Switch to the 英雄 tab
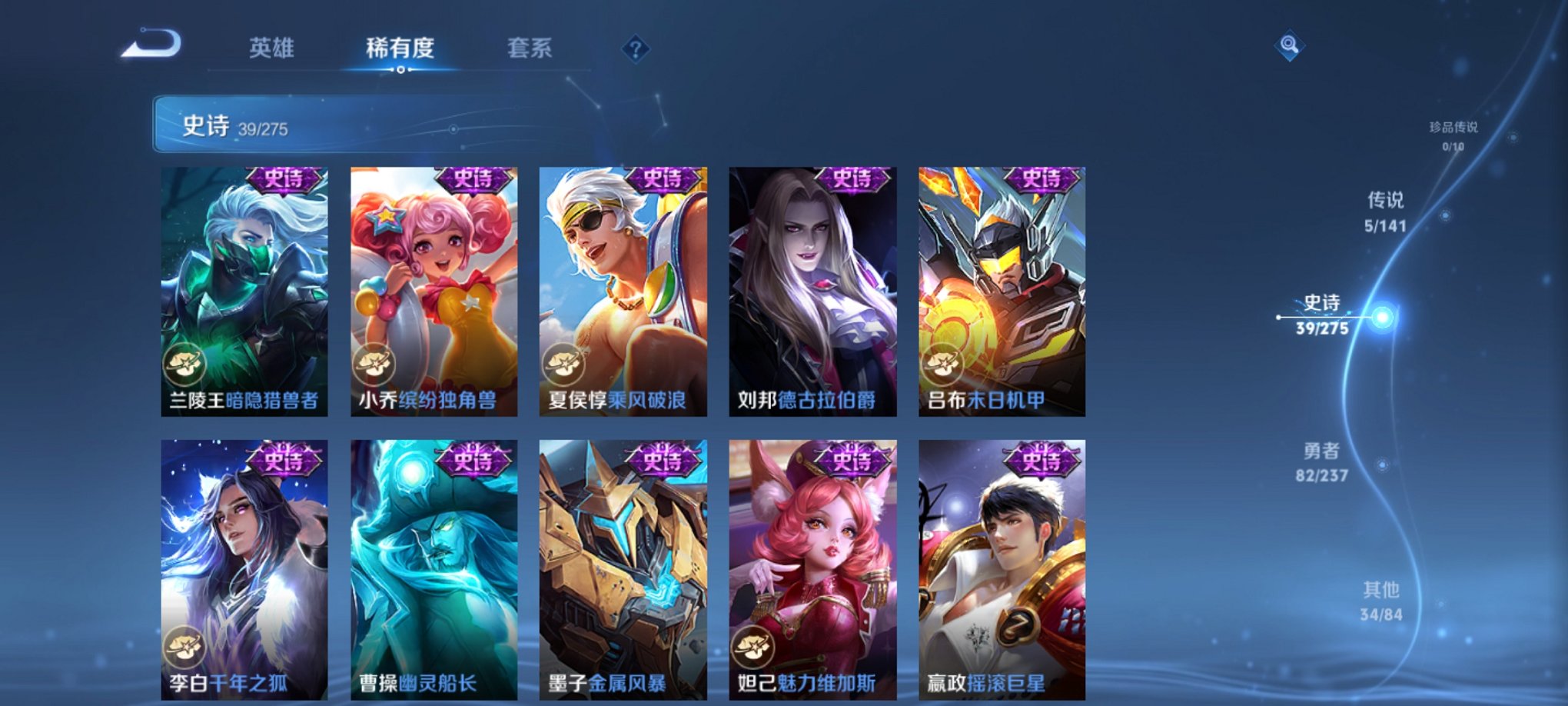The width and height of the screenshot is (1568, 706). click(272, 46)
